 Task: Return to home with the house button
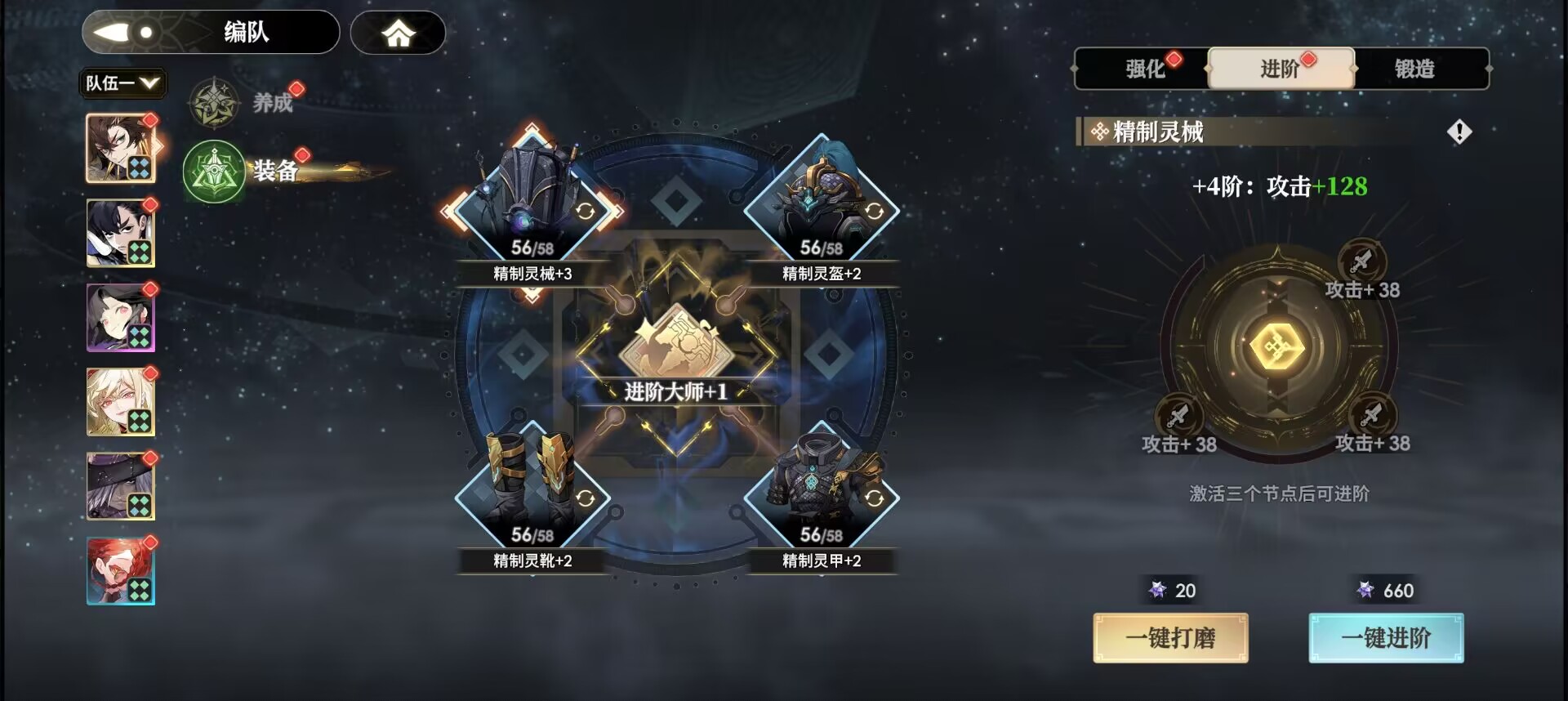398,33
